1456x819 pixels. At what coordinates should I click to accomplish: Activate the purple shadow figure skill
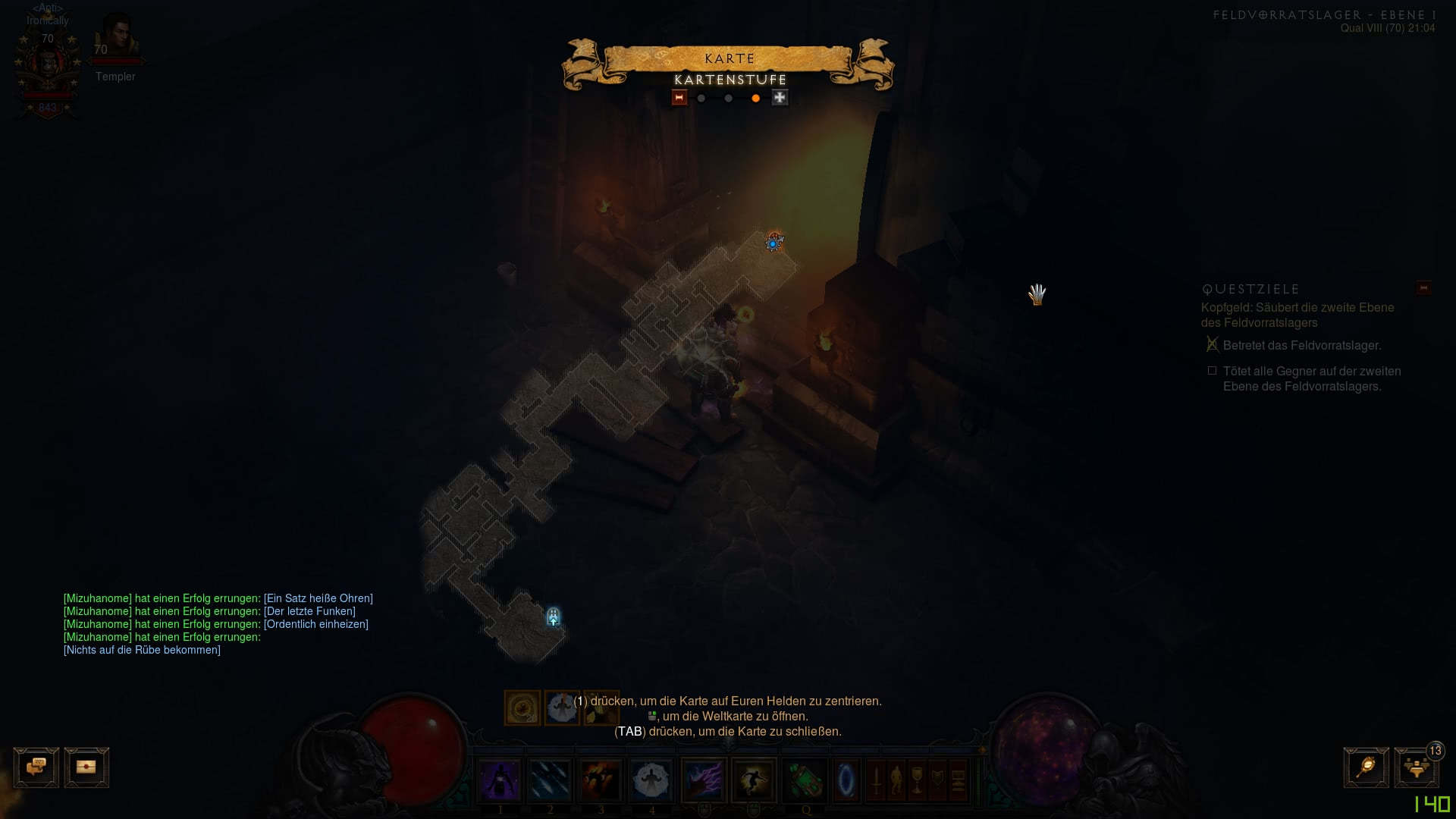tap(500, 780)
